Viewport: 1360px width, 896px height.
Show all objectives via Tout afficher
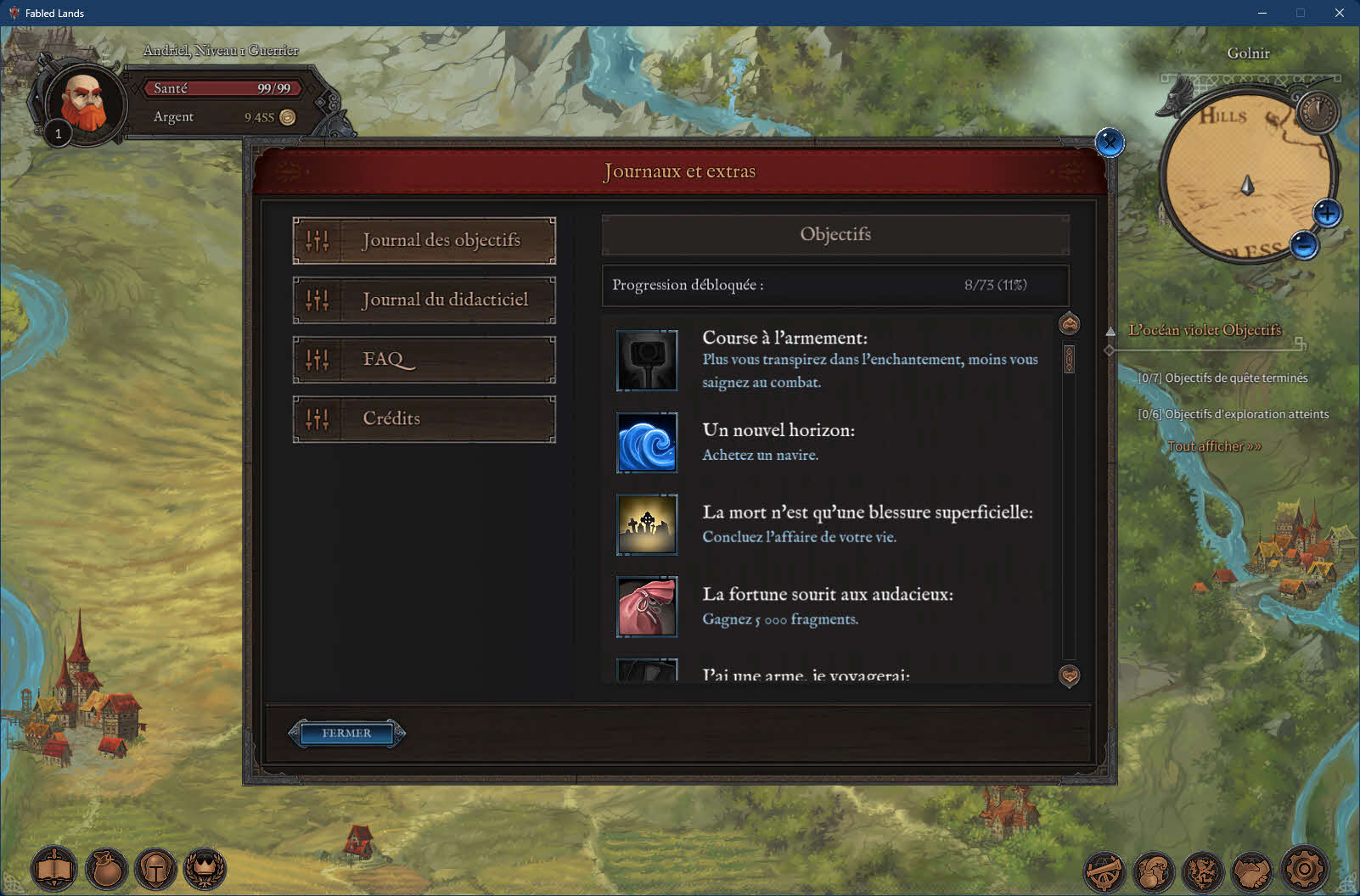click(x=1214, y=446)
